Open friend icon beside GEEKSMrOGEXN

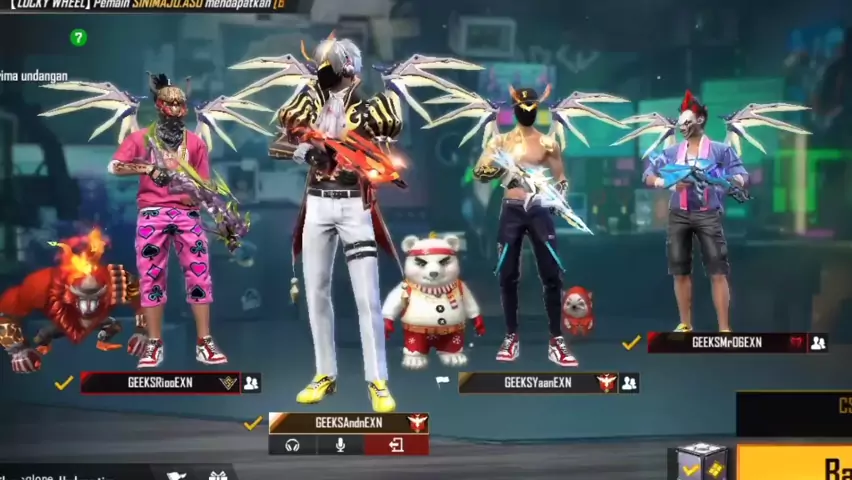[x=818, y=342]
